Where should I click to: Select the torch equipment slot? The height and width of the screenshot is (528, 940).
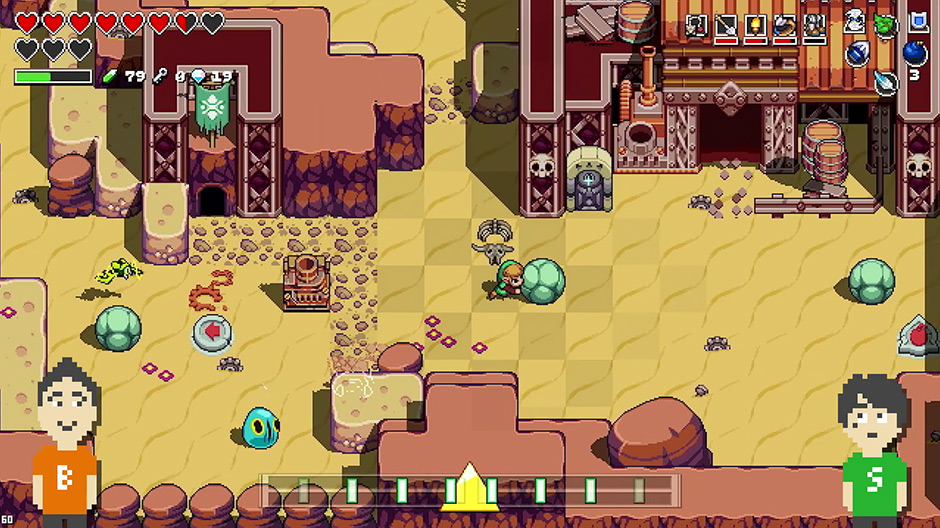(x=755, y=26)
